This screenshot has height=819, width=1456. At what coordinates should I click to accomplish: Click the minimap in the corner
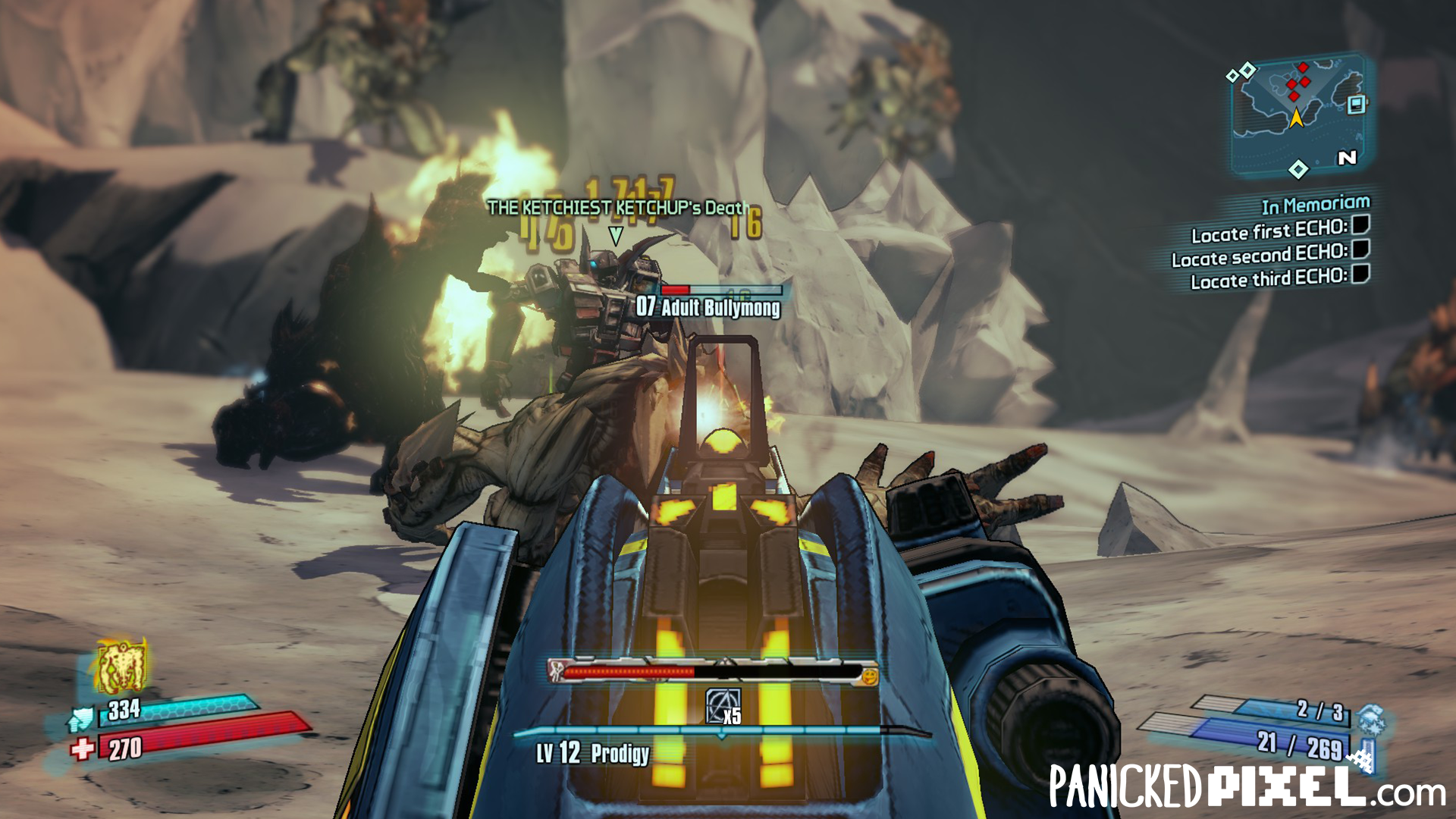click(1298, 115)
